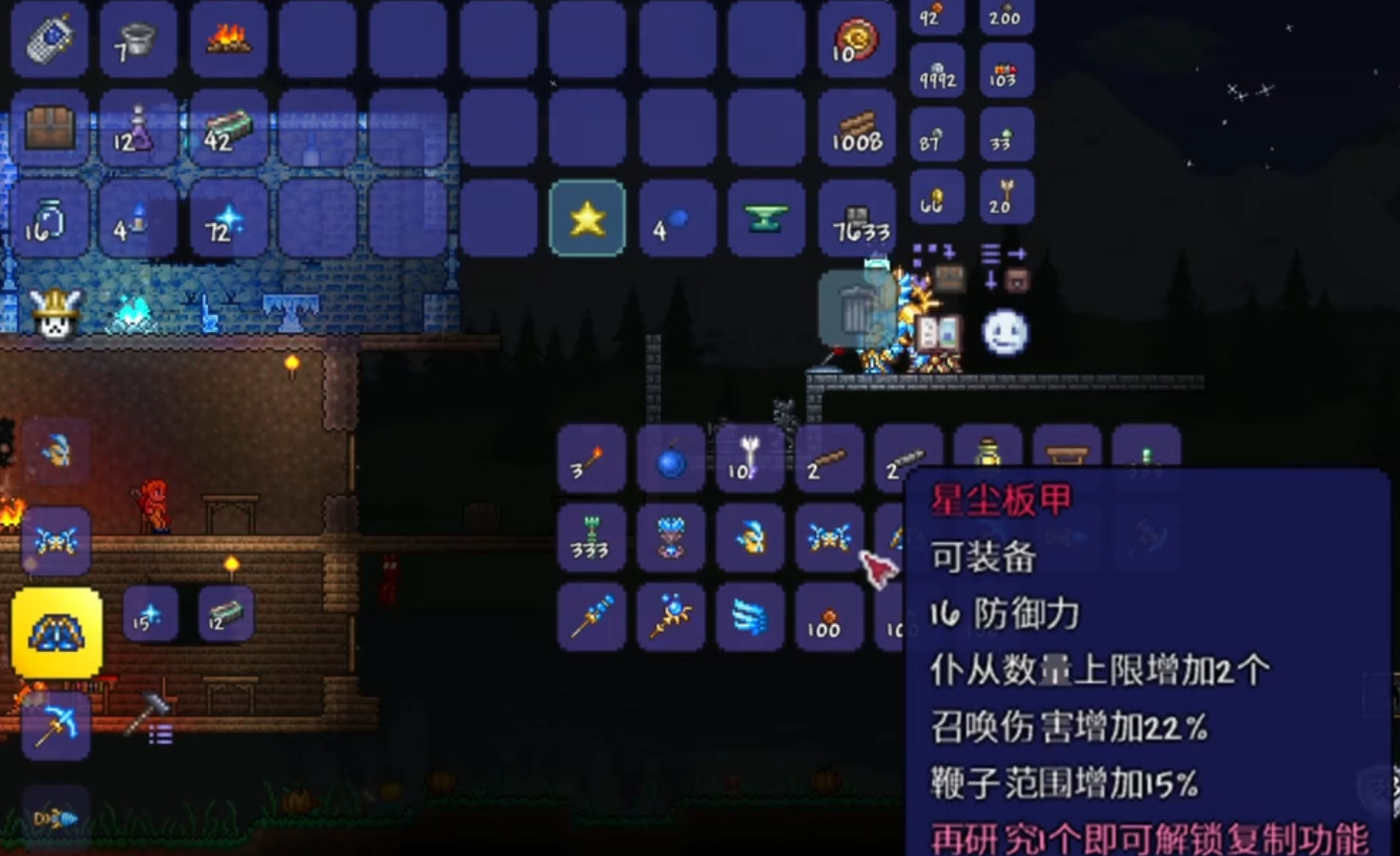Select the Stardust Wings crafting recipe
1400x856 pixels.
(x=749, y=616)
